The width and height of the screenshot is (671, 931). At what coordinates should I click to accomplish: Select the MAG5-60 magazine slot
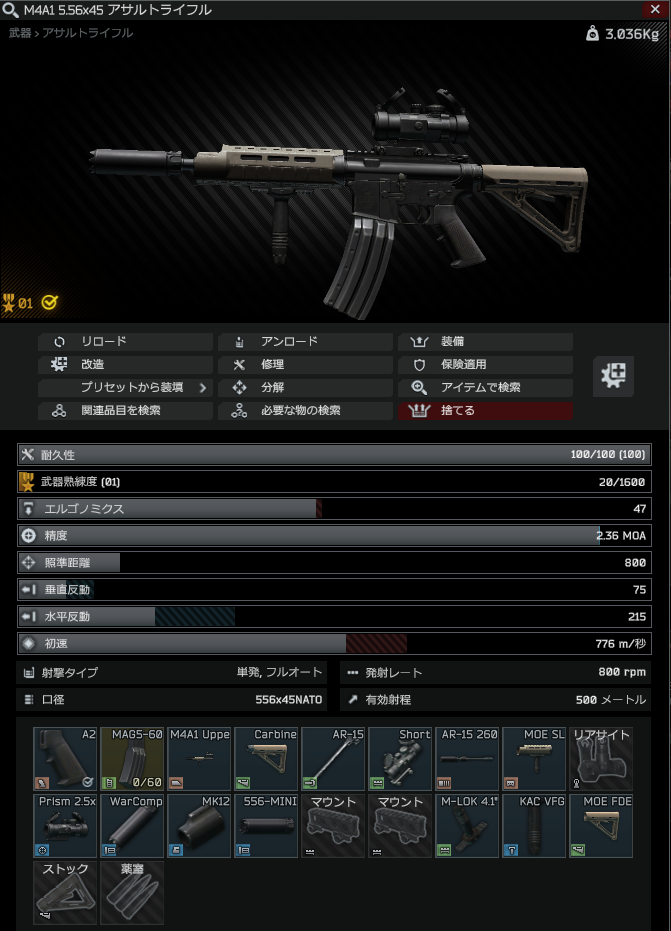132,758
